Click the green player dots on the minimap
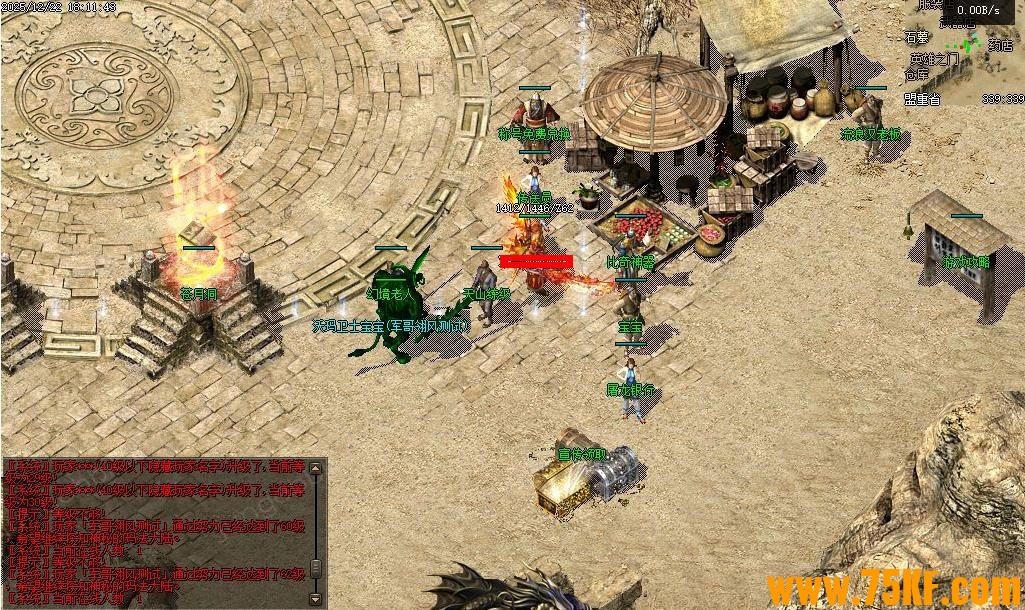This screenshot has width=1025, height=610. pos(969,44)
